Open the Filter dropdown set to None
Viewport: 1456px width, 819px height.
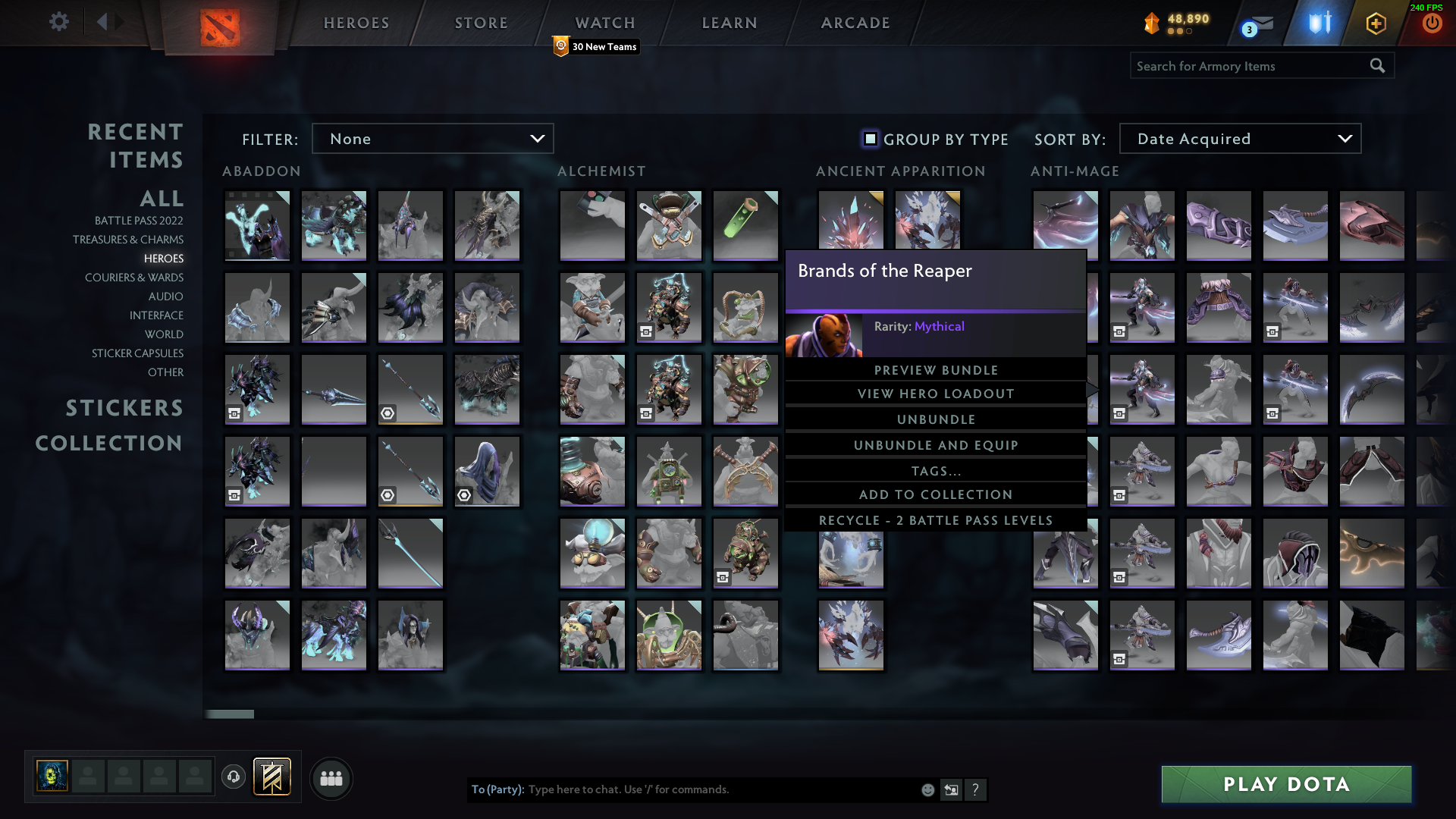point(432,138)
